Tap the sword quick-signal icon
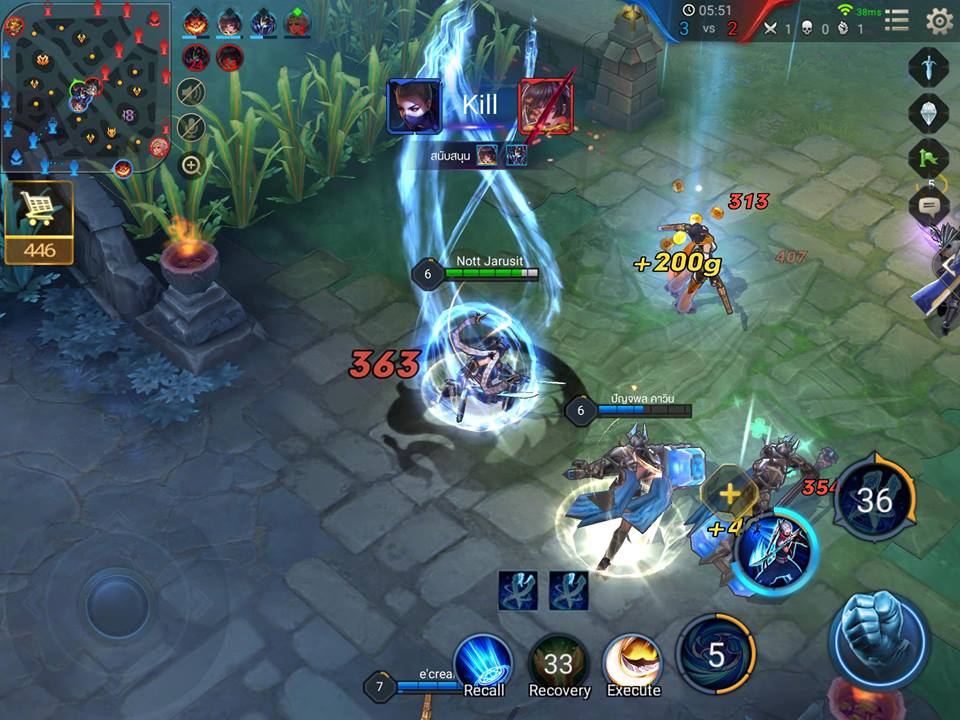The height and width of the screenshot is (720, 960). [x=928, y=67]
